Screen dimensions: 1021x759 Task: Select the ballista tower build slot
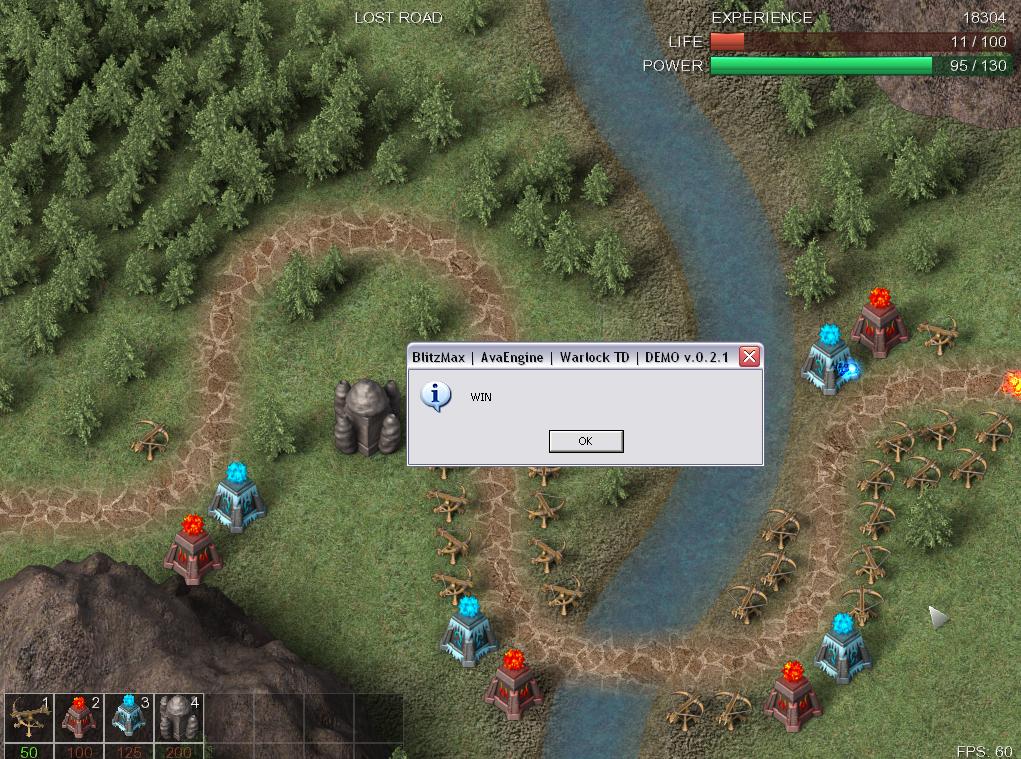click(28, 719)
